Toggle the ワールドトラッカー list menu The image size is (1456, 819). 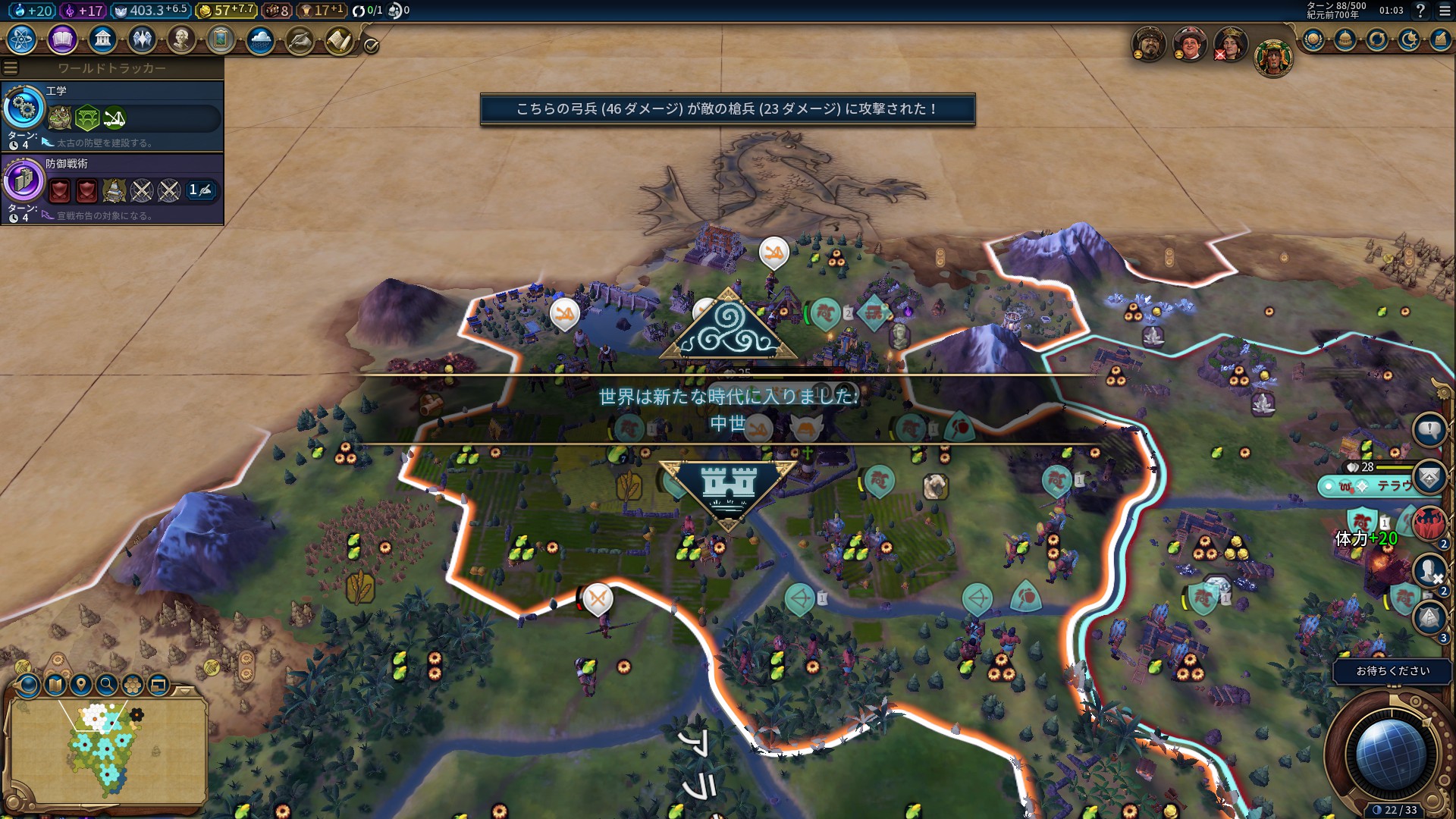11,68
